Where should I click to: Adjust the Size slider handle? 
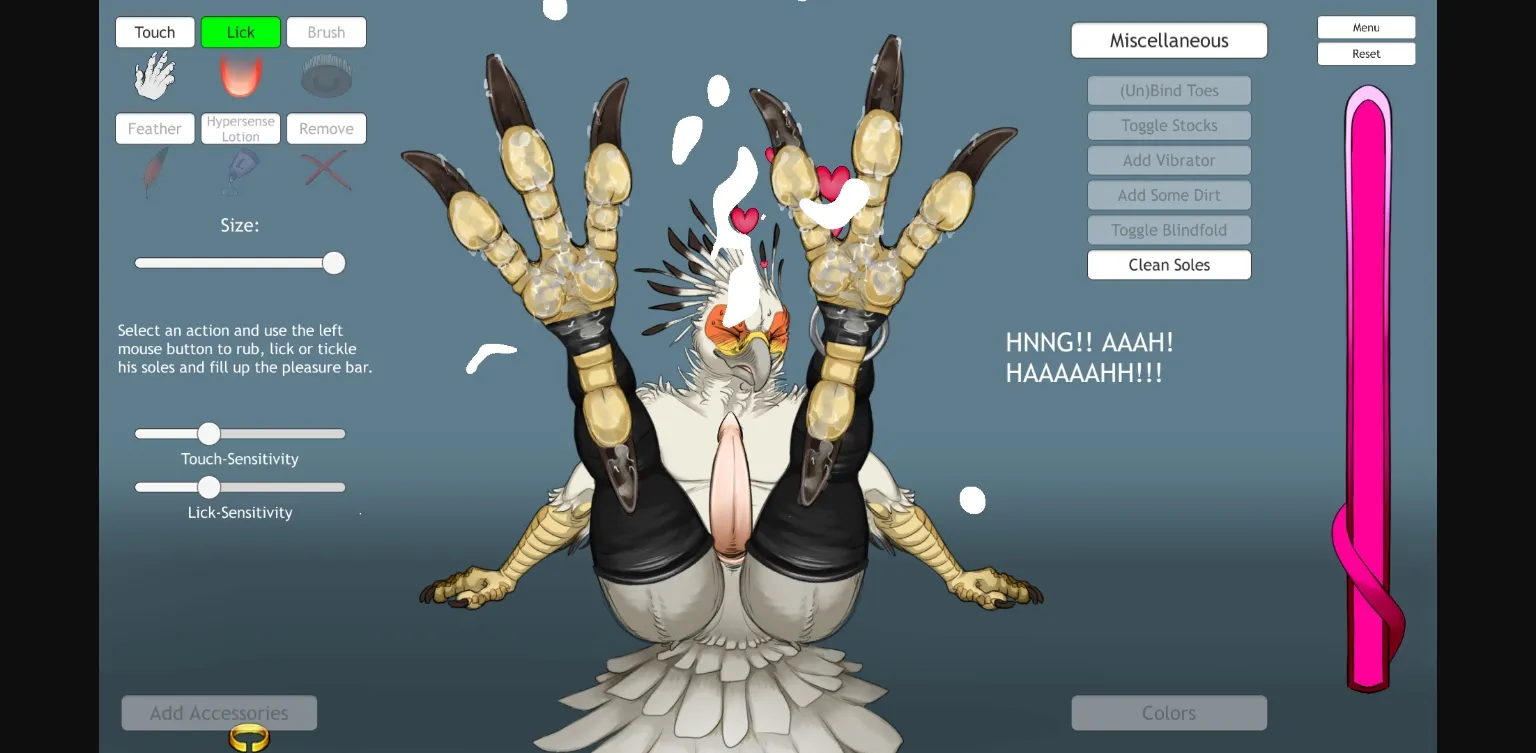(333, 262)
